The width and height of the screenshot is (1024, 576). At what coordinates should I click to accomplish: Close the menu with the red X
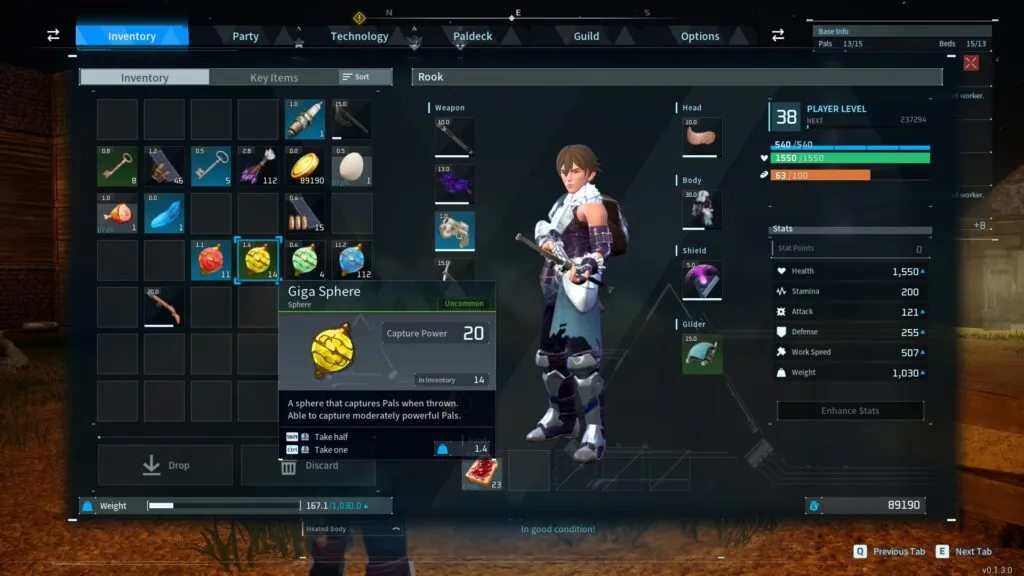971,63
